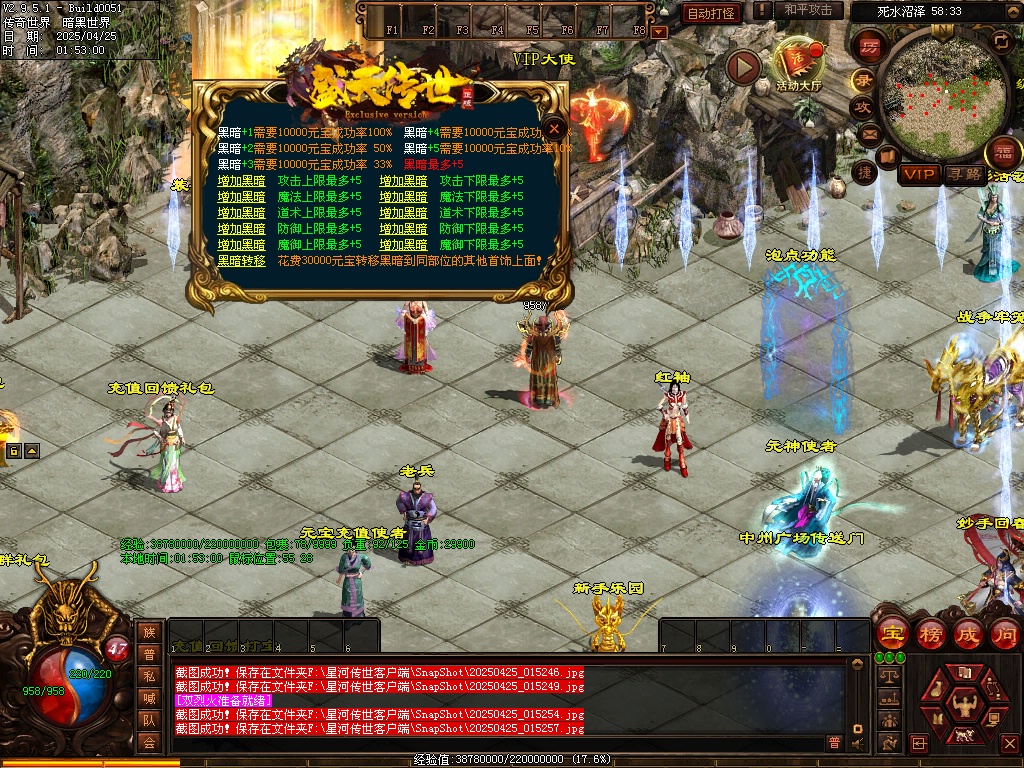Image resolution: width=1024 pixels, height=768 pixels.
Task: Click 增加黑暗 link for 防御上限
Action: click(x=241, y=229)
